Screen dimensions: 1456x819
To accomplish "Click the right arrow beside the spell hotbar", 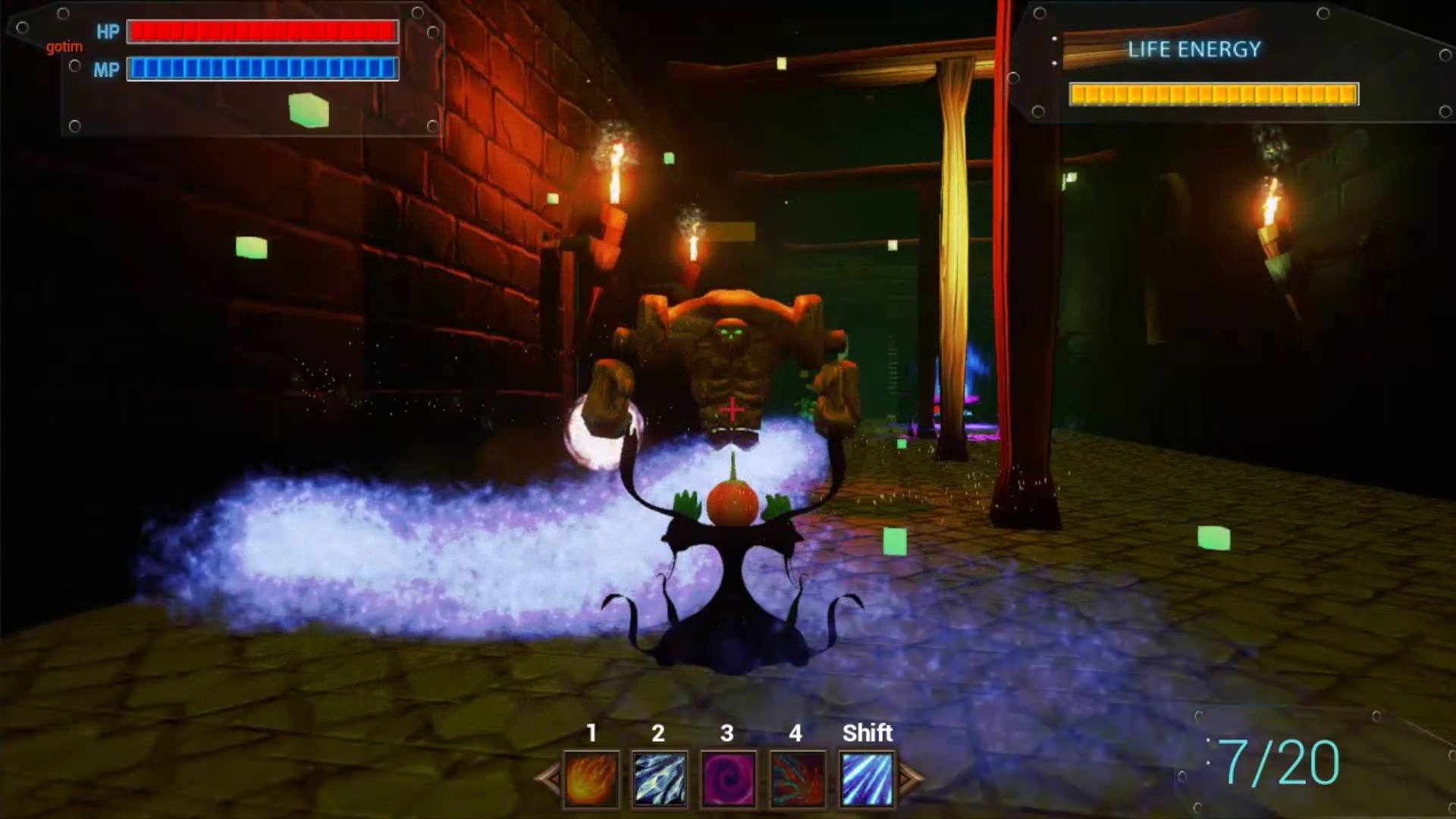I will click(909, 777).
